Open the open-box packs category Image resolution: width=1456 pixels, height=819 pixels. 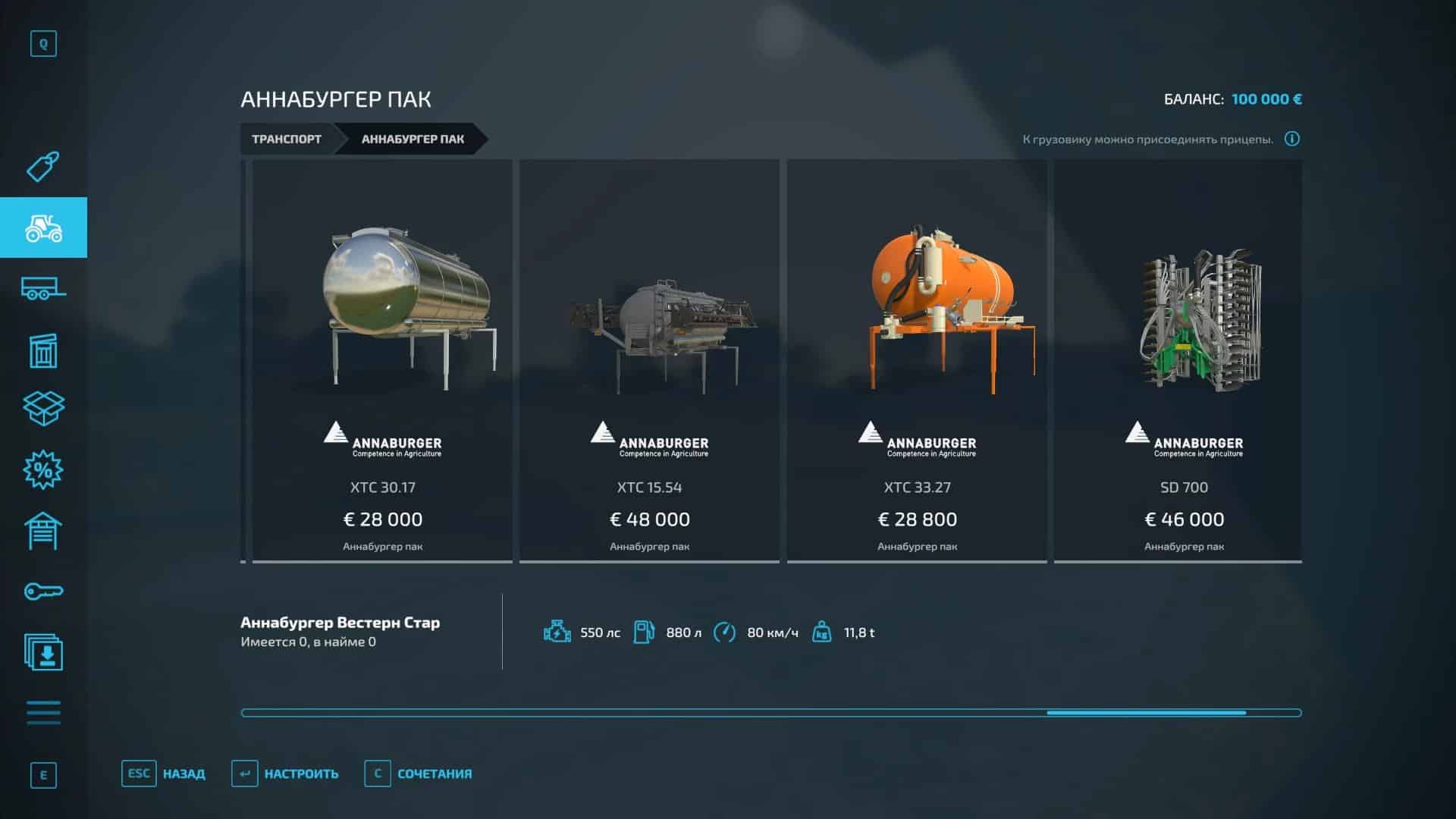[x=43, y=409]
